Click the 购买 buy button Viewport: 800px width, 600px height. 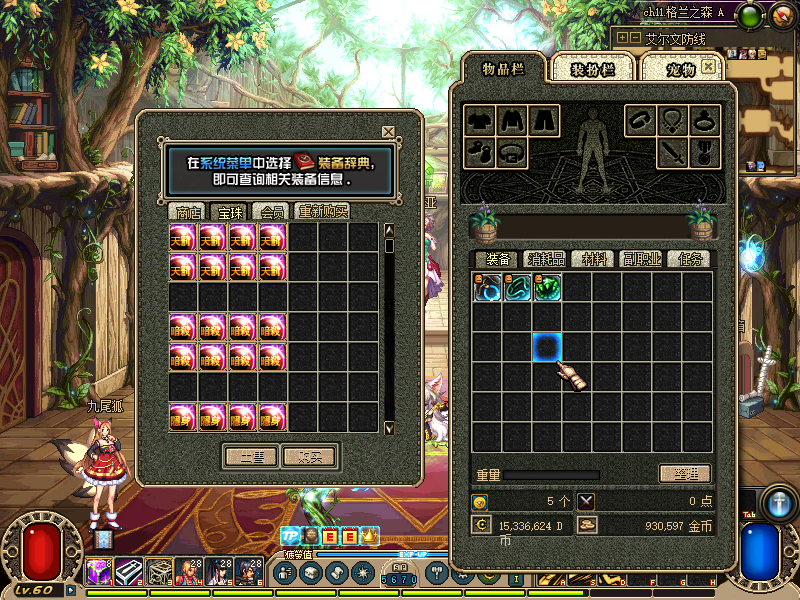click(308, 456)
